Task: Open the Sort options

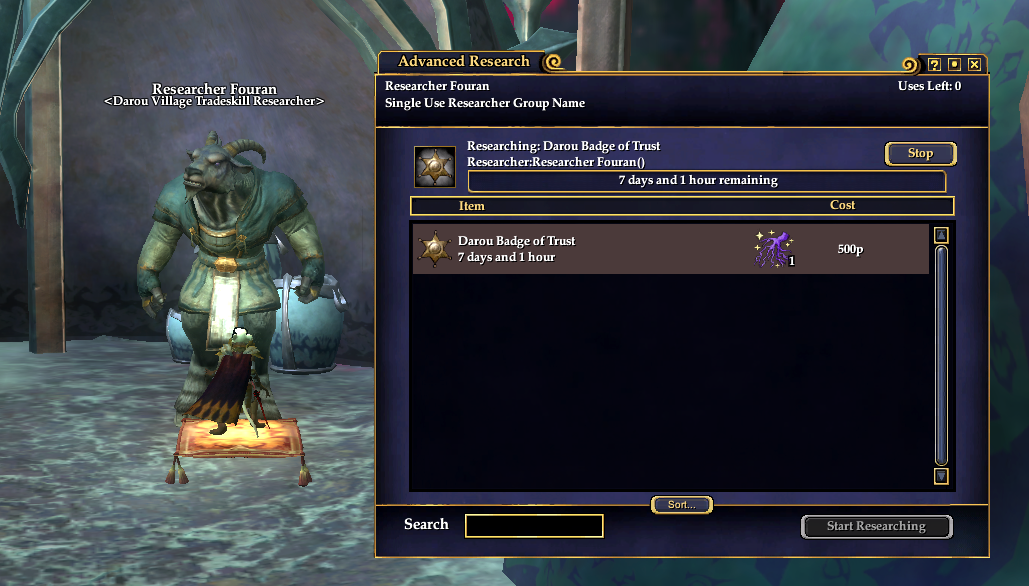Action: tap(681, 505)
